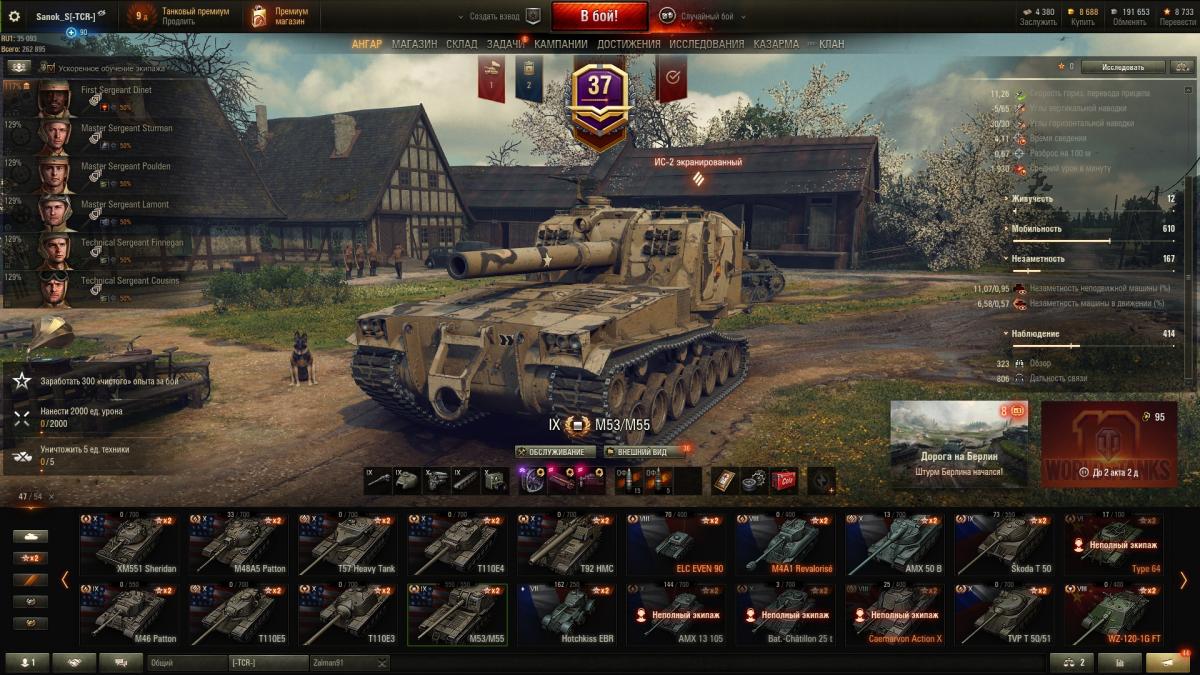Open the КАЗАРМА barracks tab
This screenshot has height=675, width=1200.
click(x=776, y=44)
